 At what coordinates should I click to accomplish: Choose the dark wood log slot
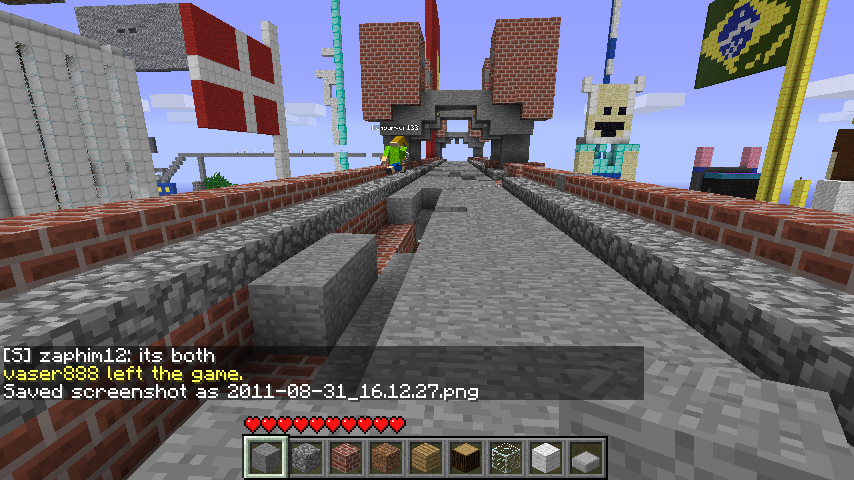[465, 458]
